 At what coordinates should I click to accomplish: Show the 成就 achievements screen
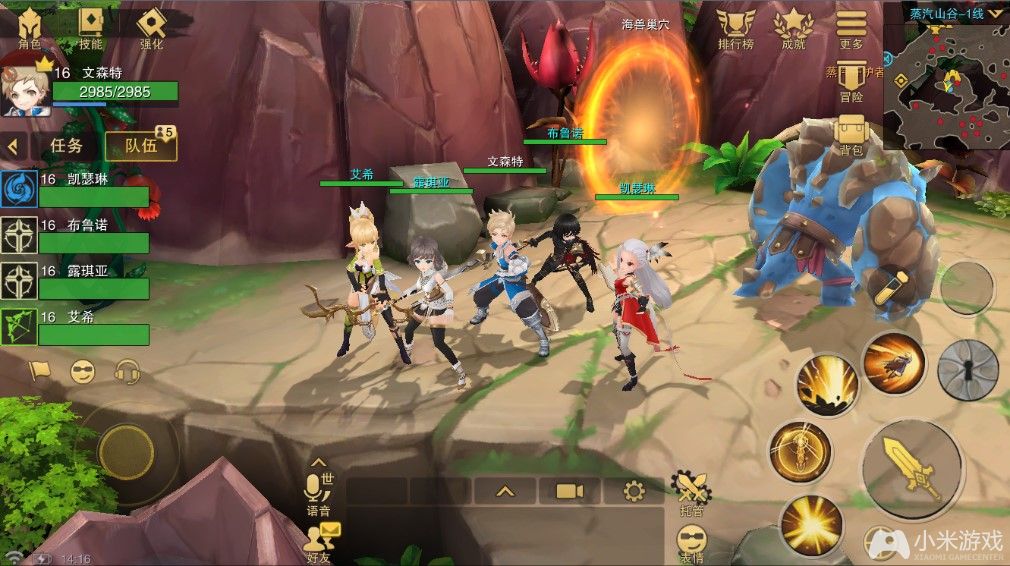[793, 27]
